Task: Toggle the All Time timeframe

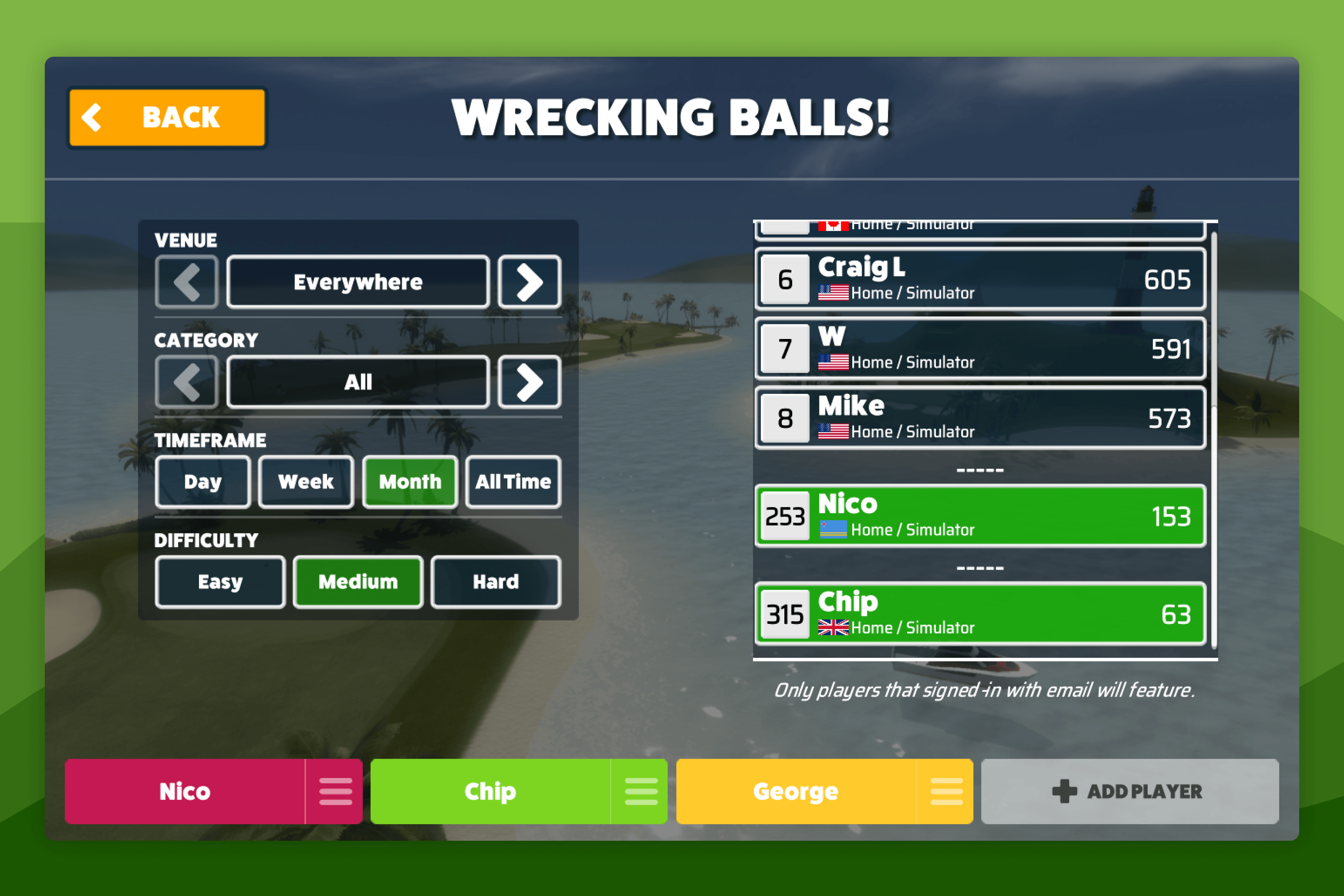Action: point(513,482)
